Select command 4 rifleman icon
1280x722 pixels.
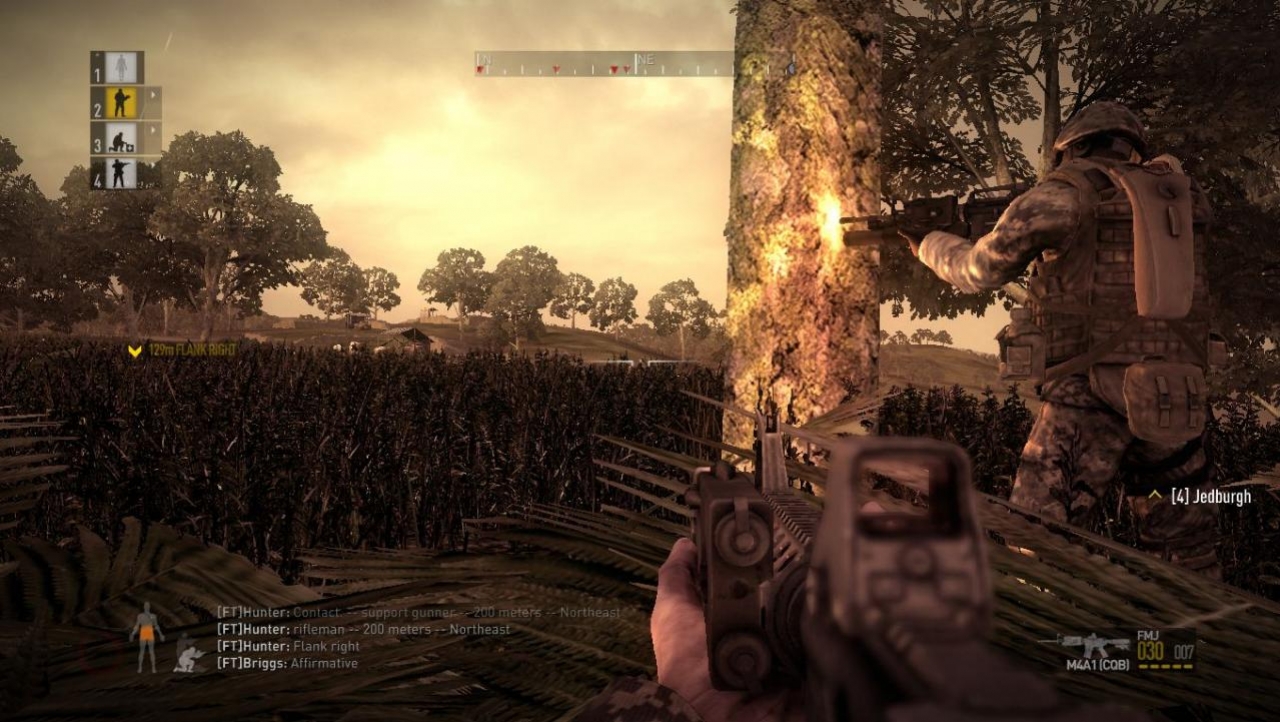pos(119,171)
